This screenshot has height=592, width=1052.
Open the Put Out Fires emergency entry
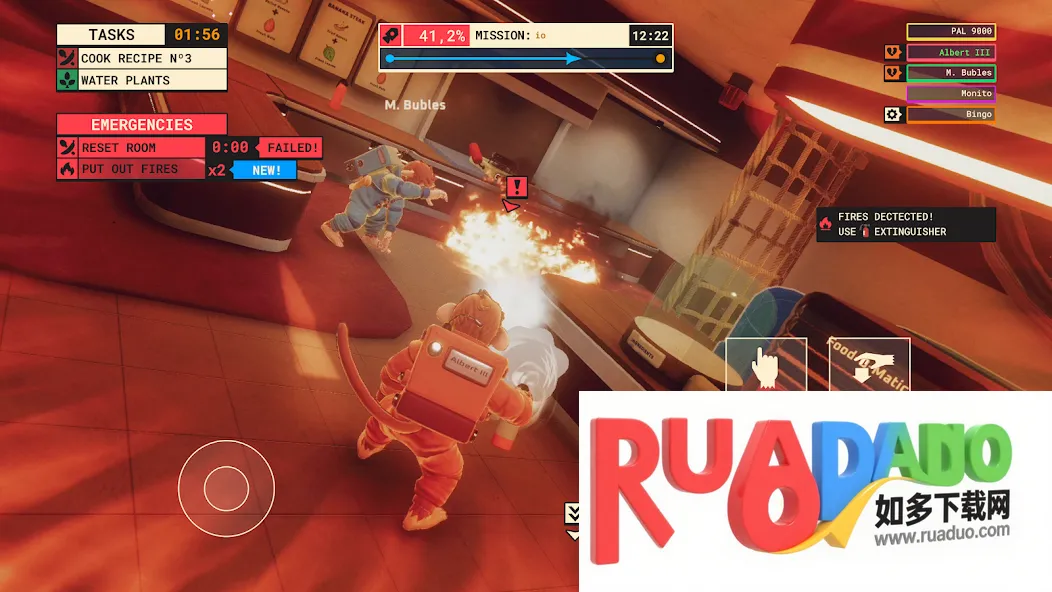(x=142, y=169)
